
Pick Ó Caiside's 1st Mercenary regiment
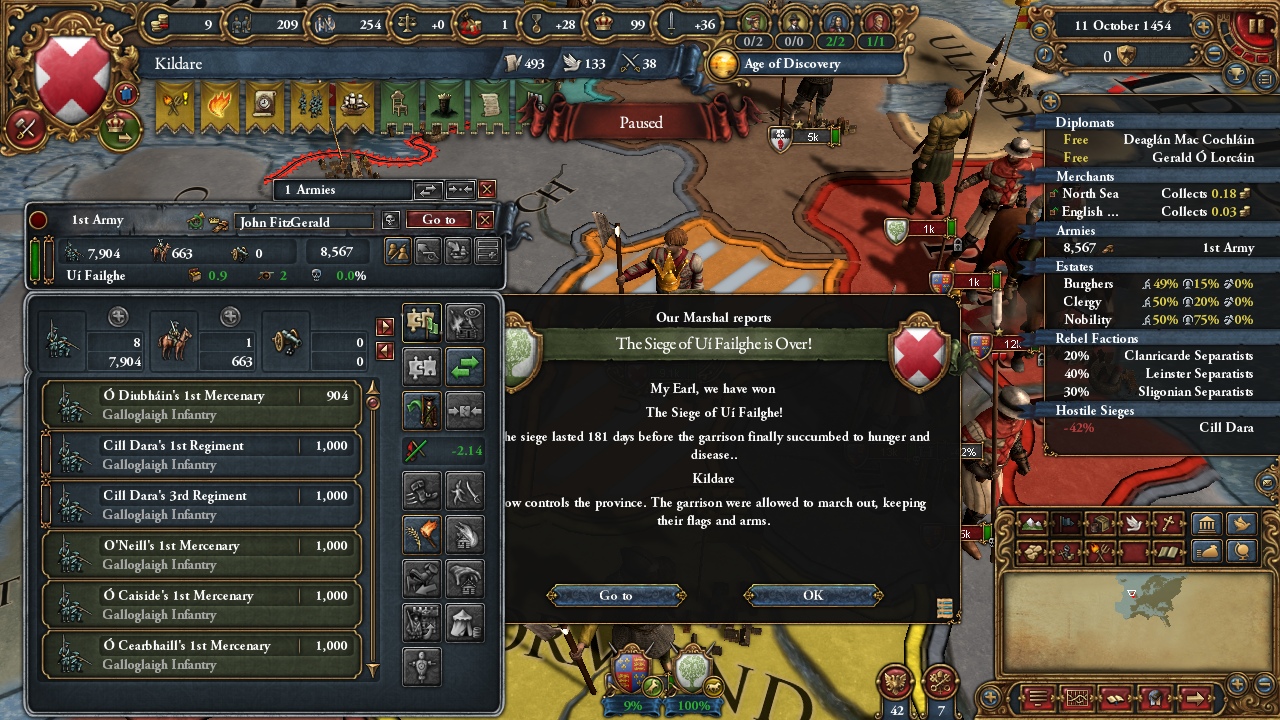tap(201, 605)
